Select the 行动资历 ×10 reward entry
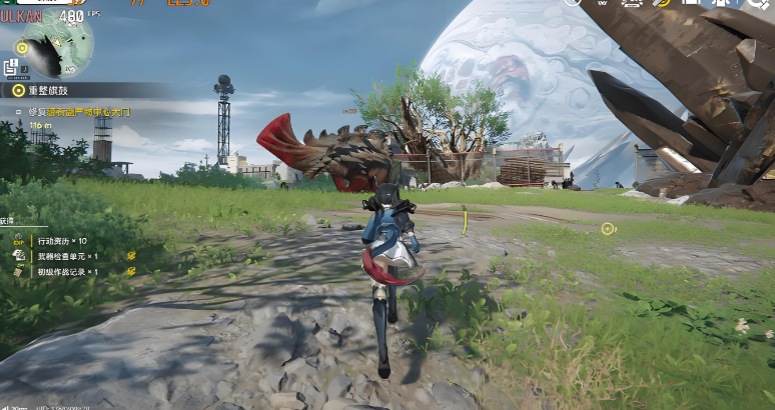Image resolution: width=775 pixels, height=410 pixels. [60, 241]
